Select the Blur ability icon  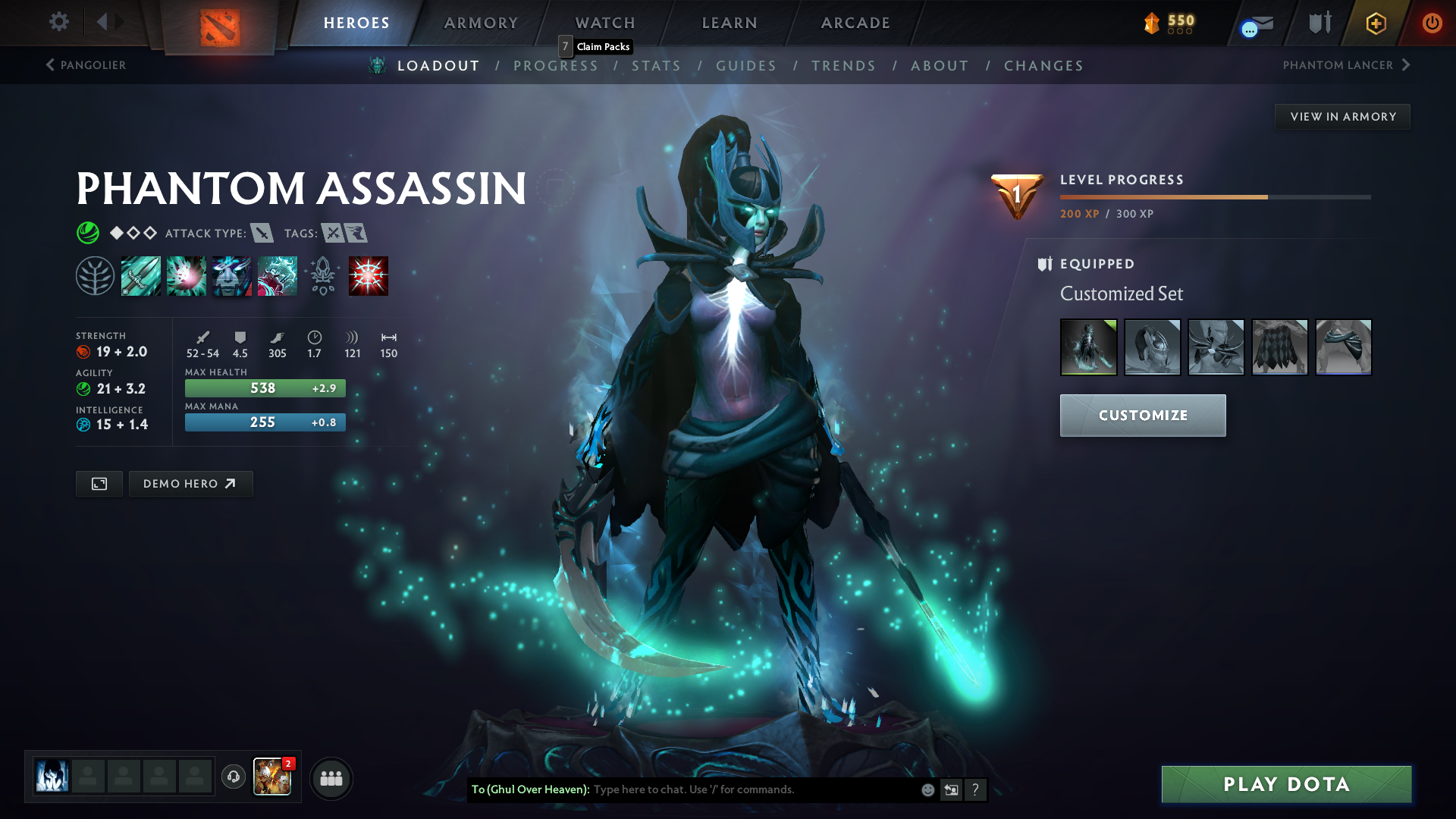[x=232, y=275]
